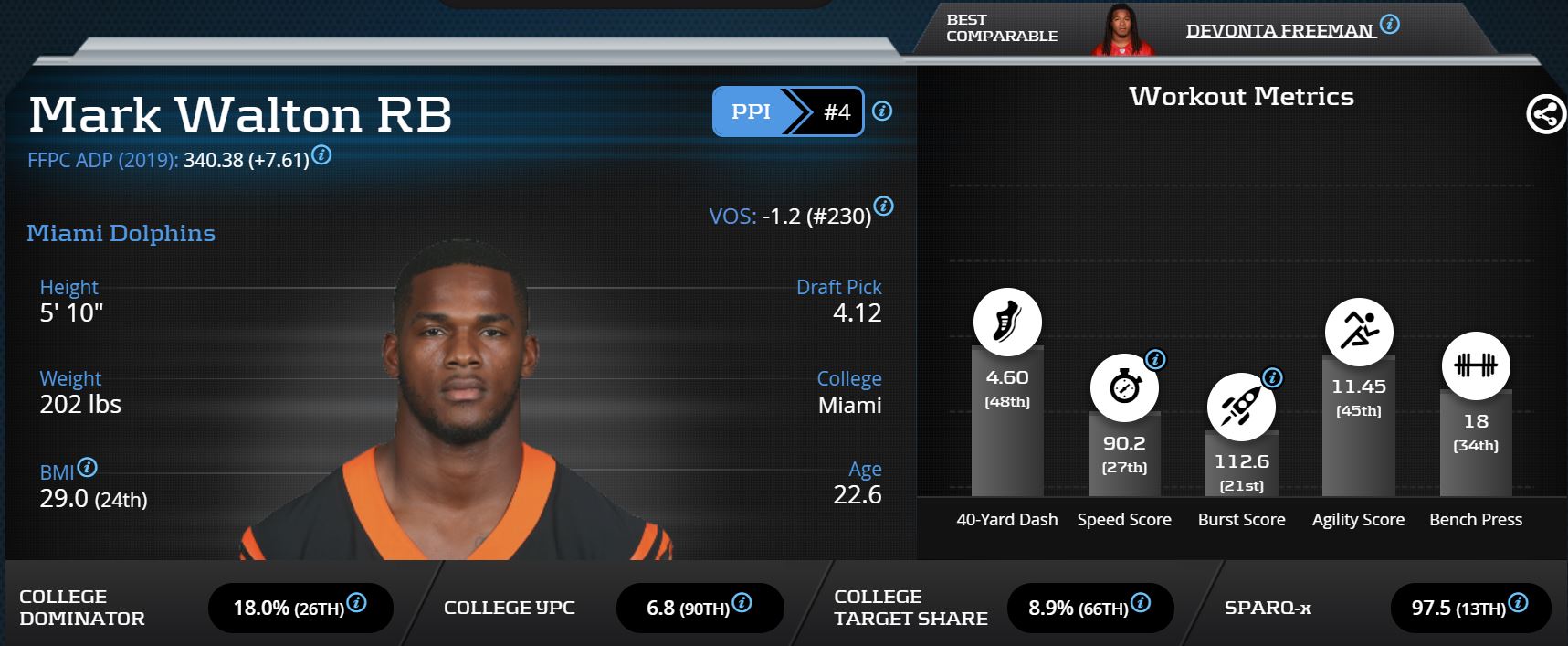The width and height of the screenshot is (1568, 646).
Task: Show info for BMI
Action: tap(88, 468)
